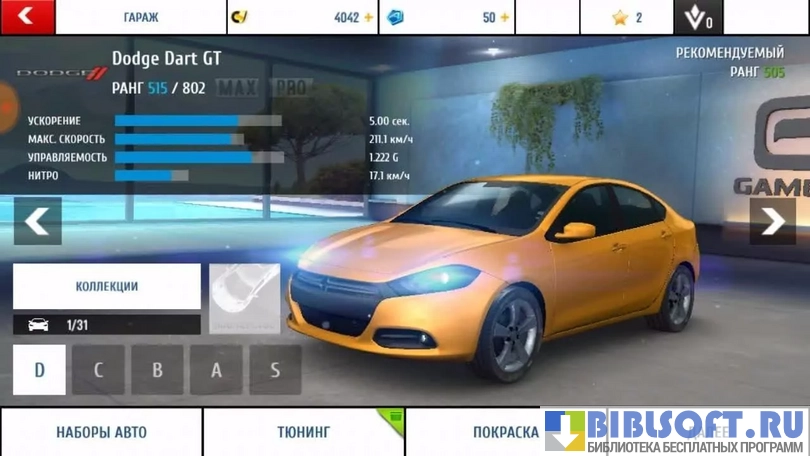The height and width of the screenshot is (456, 810).
Task: Switch to class B cars
Action: pos(157,370)
